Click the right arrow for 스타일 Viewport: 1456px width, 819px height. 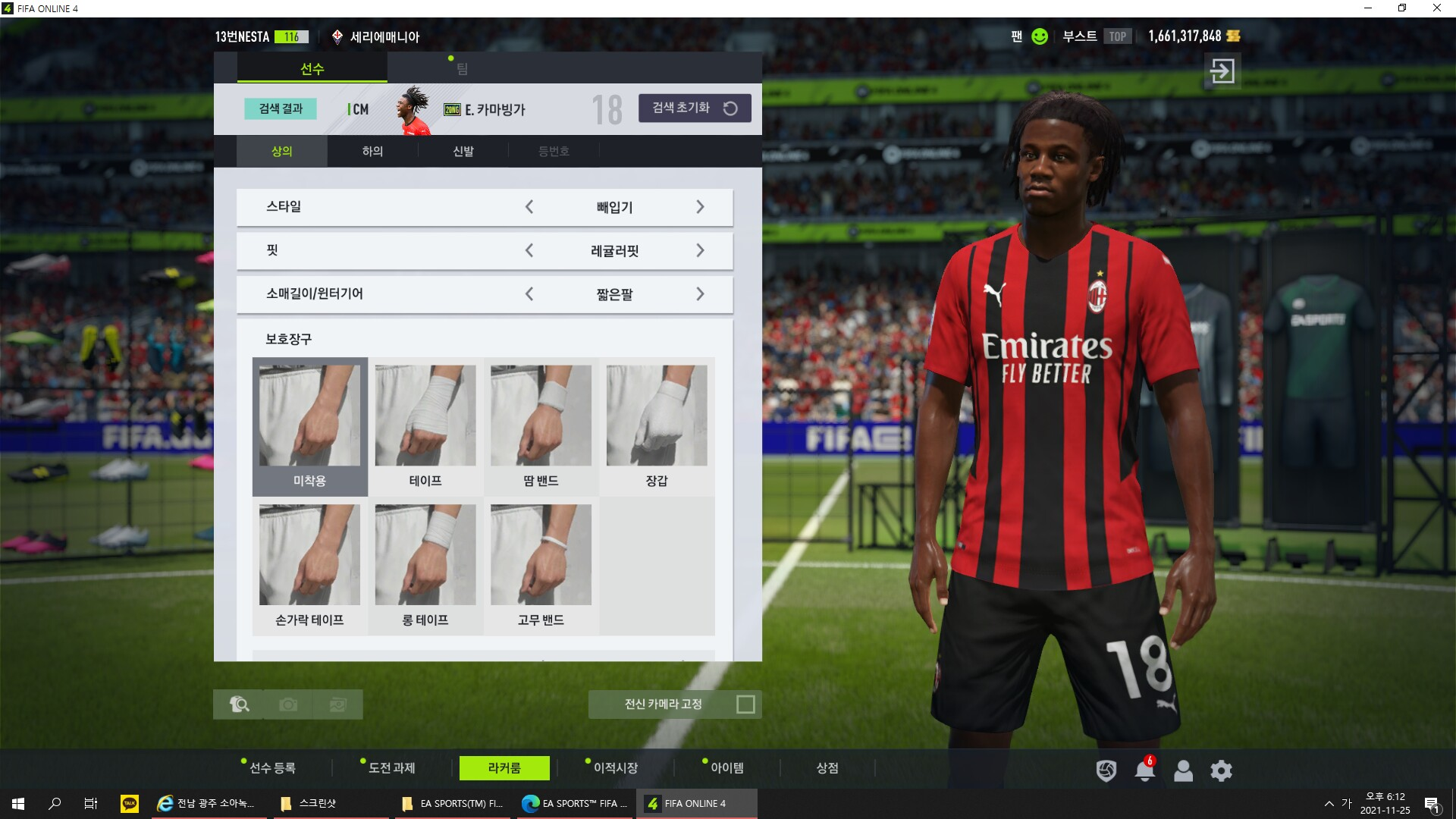[x=700, y=207]
